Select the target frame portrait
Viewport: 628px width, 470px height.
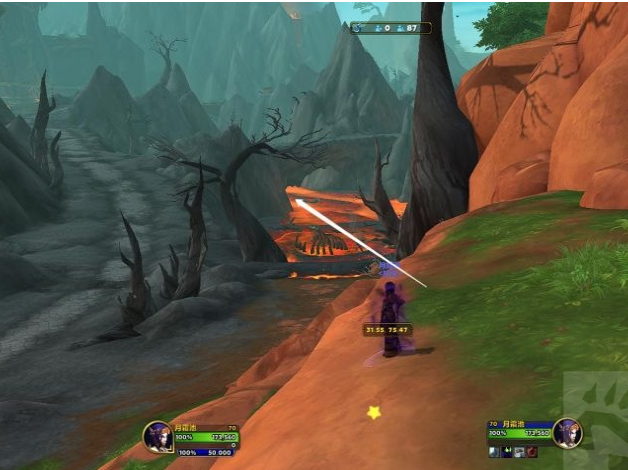[x=567, y=433]
